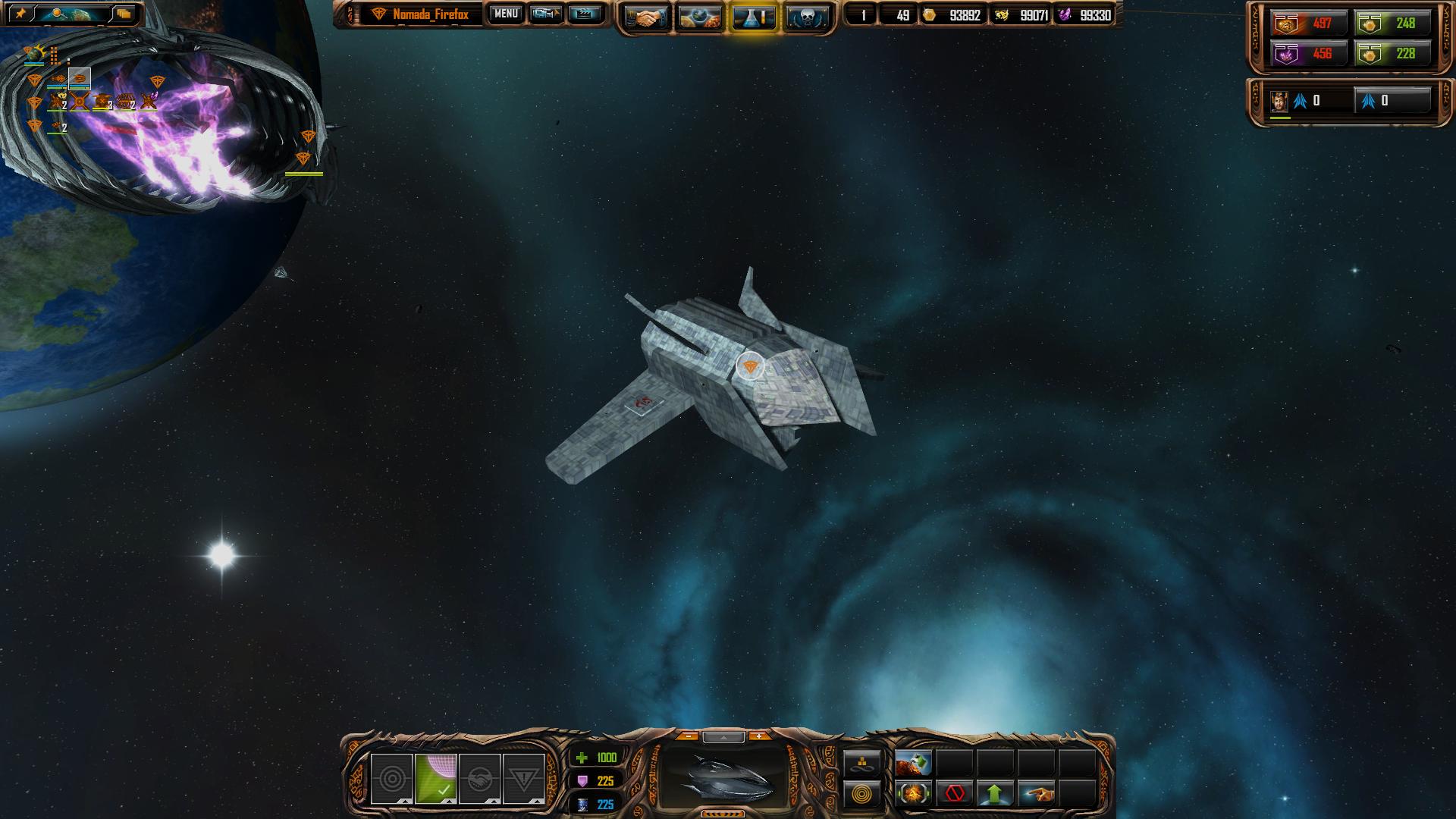Click the orange plus zoom button

click(x=758, y=736)
